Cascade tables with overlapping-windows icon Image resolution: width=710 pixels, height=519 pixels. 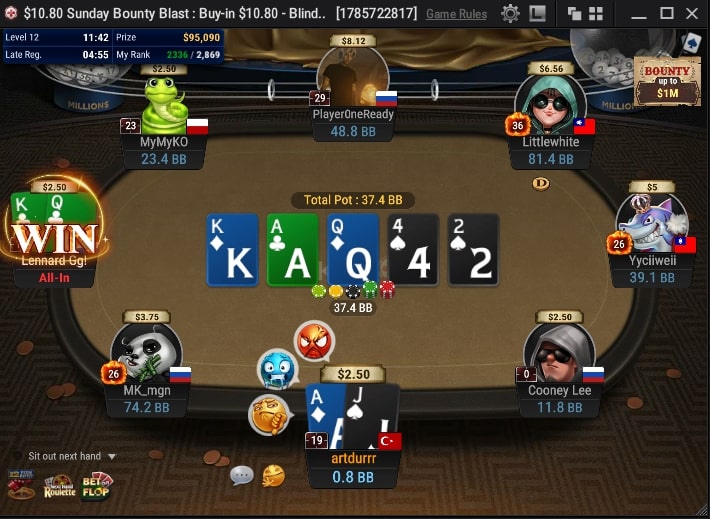coord(574,14)
